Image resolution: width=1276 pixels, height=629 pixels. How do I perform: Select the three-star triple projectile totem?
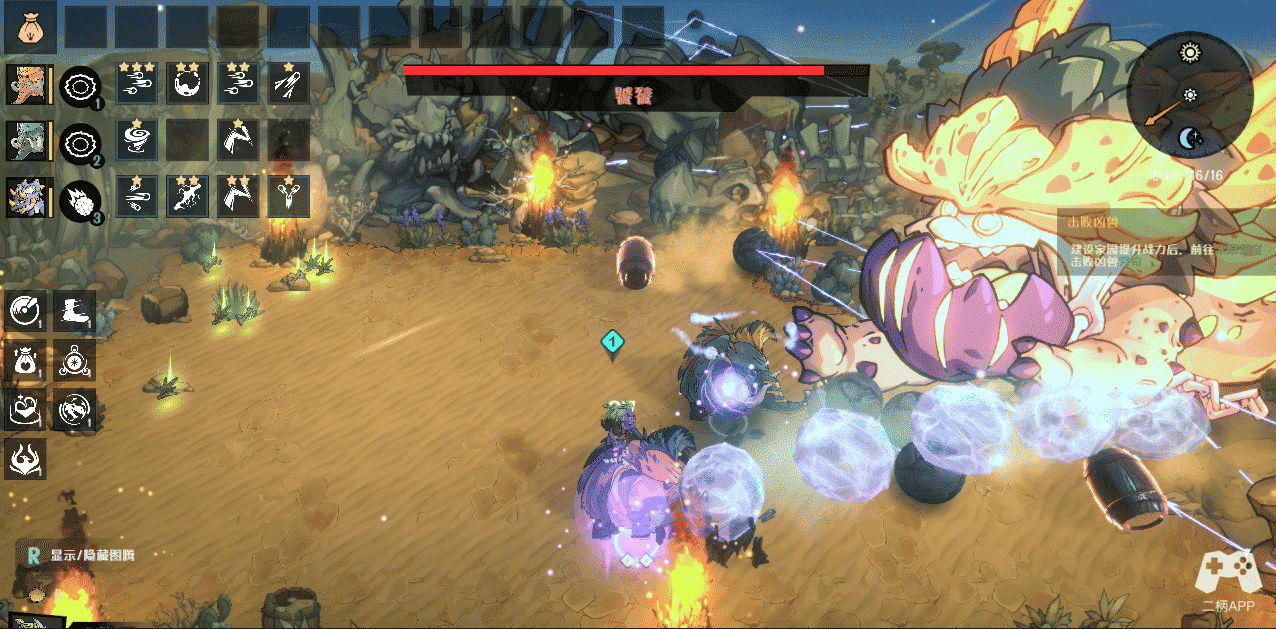137,84
